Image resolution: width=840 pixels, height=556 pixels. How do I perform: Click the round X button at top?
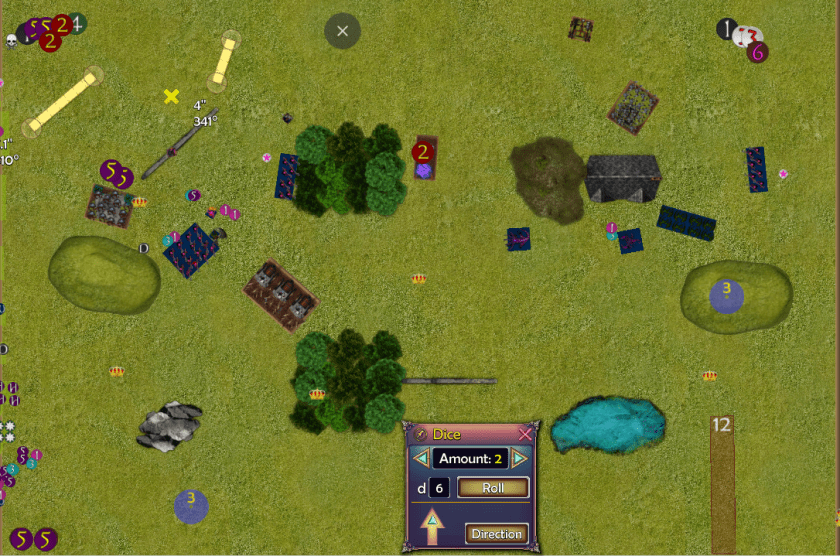(342, 31)
